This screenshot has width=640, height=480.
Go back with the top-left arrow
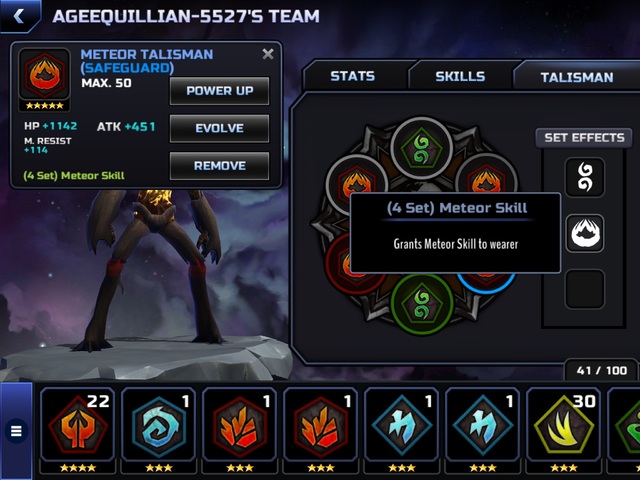(19, 16)
